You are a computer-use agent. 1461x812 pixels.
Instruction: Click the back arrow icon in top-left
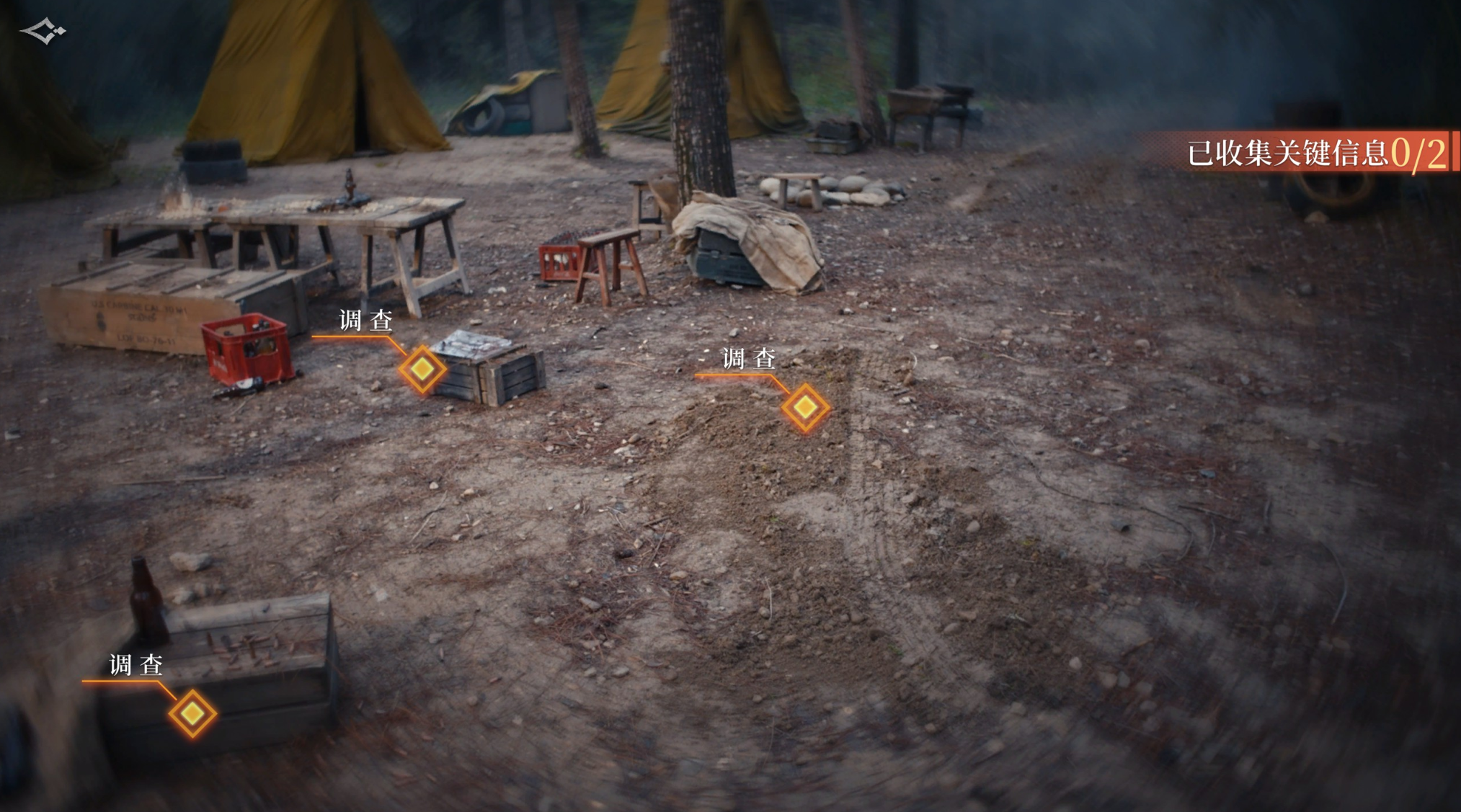pos(43,31)
